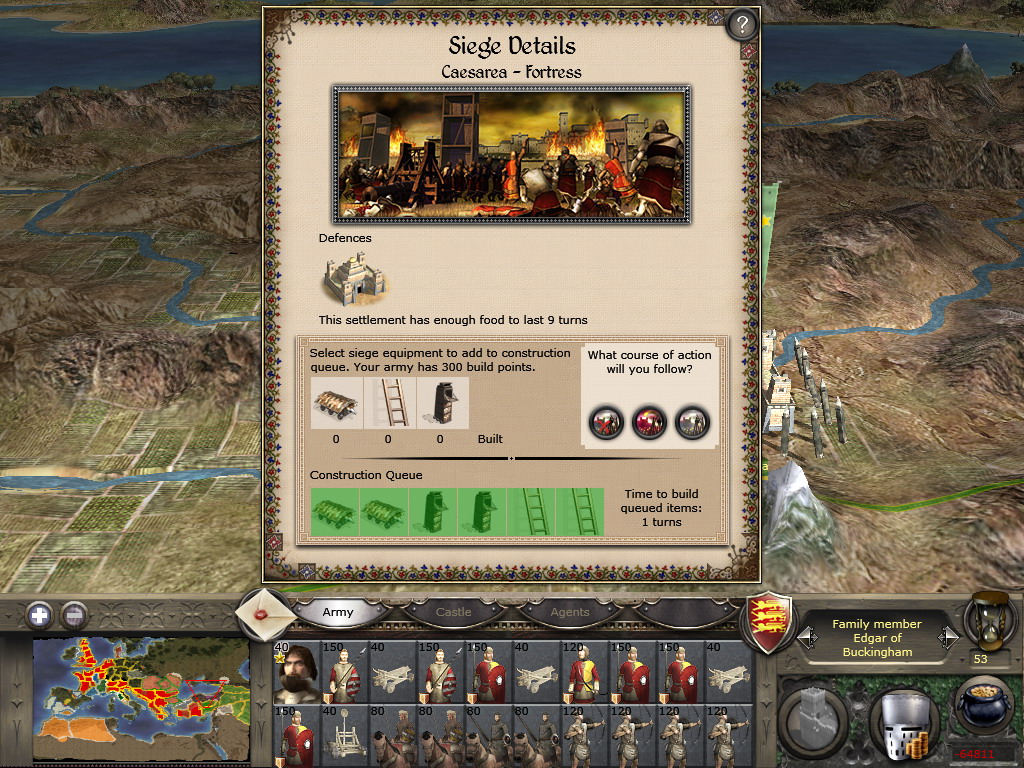Screen dimensions: 1024x768
Task: Choose the red X siege action button
Action: click(606, 421)
